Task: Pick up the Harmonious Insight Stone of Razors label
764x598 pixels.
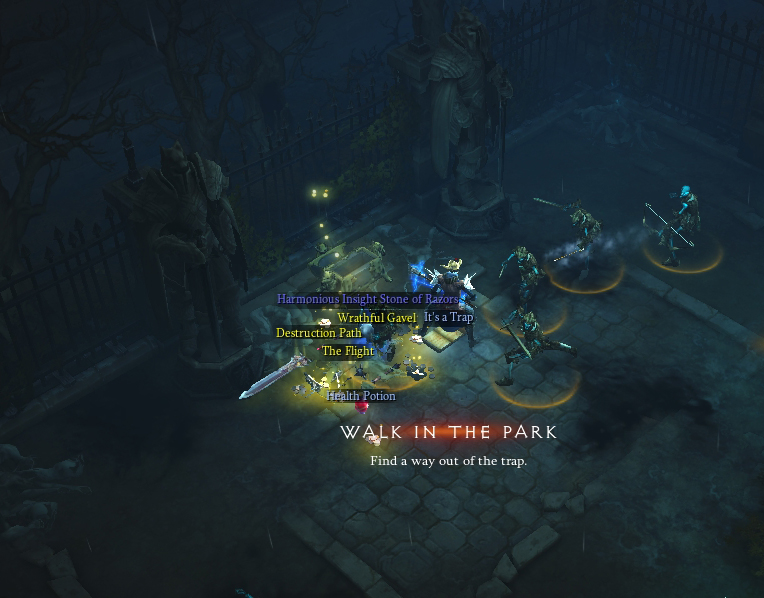Action: coord(368,299)
